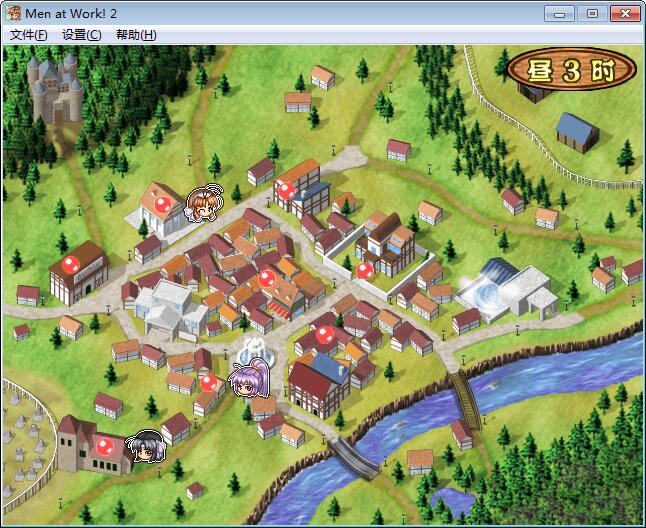The image size is (646, 528).
Task: Click the red marker above the blue-roofed hall
Action: point(324,335)
